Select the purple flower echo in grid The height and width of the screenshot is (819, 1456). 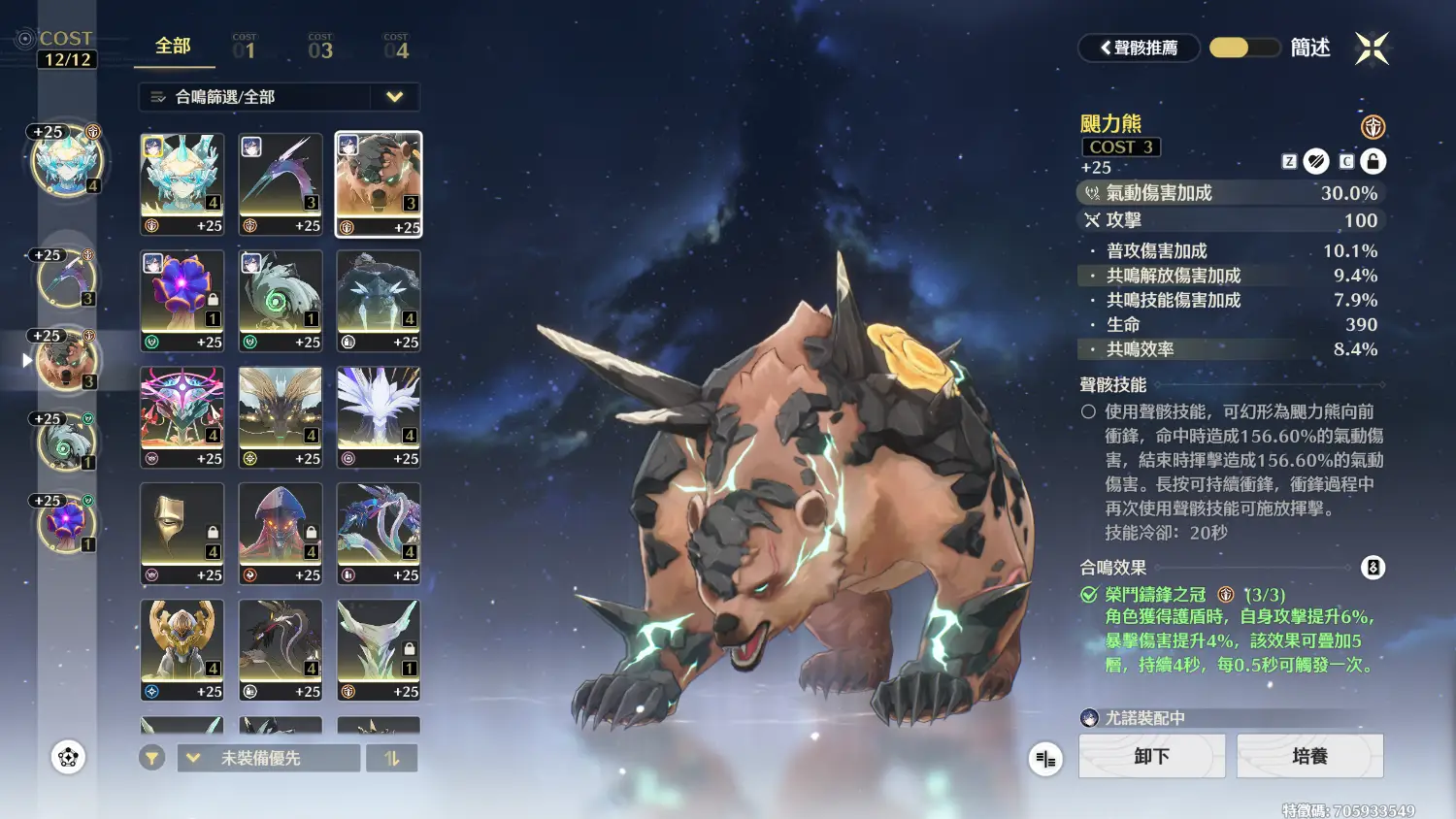pos(182,300)
